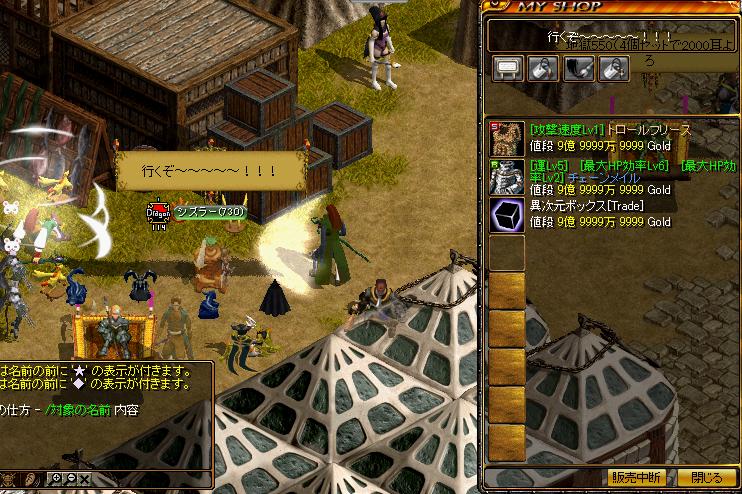
Task: Zoom out the chat window with minus magnifier
Action: 70,480
